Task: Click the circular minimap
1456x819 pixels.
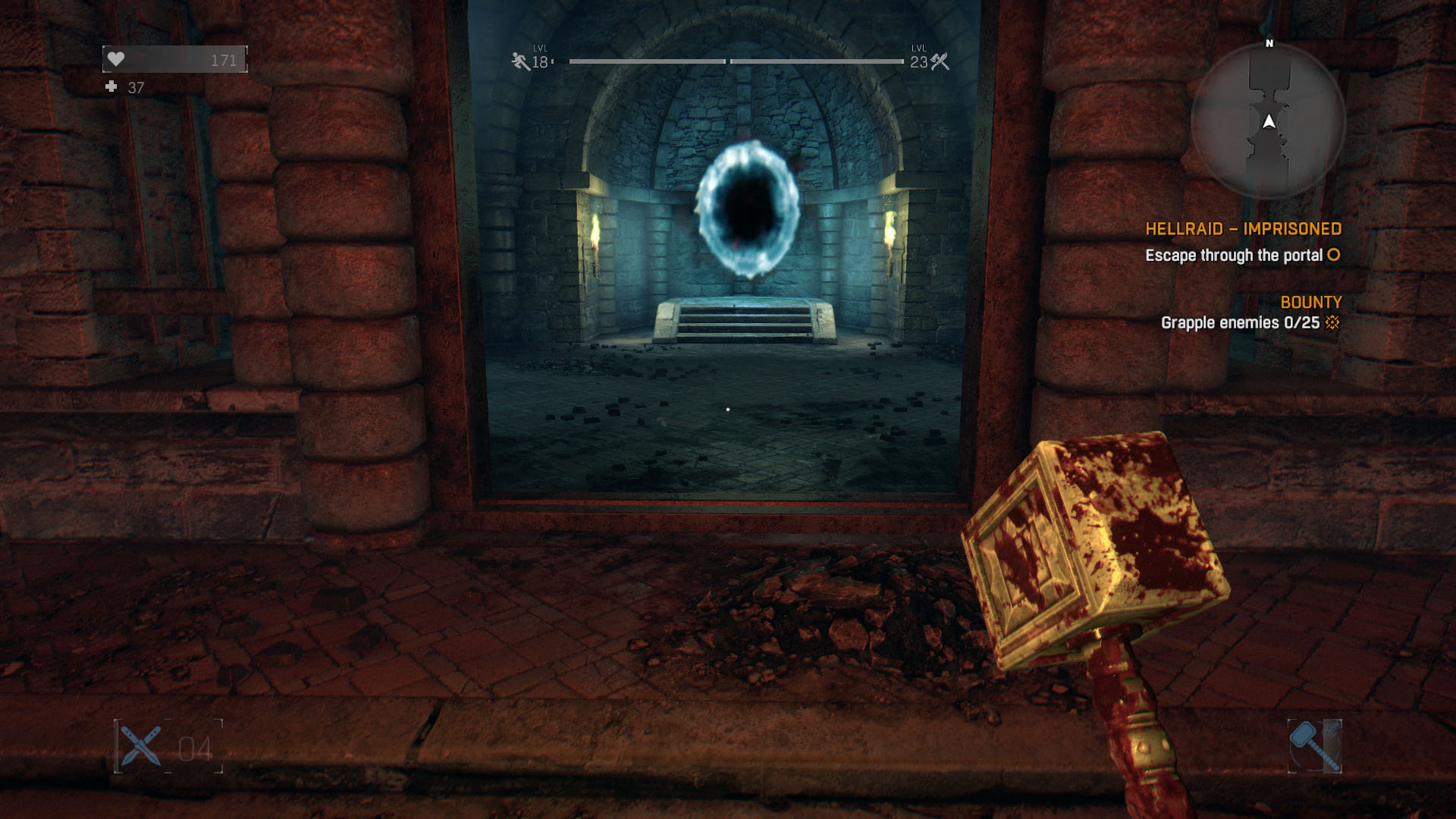Action: [1268, 121]
